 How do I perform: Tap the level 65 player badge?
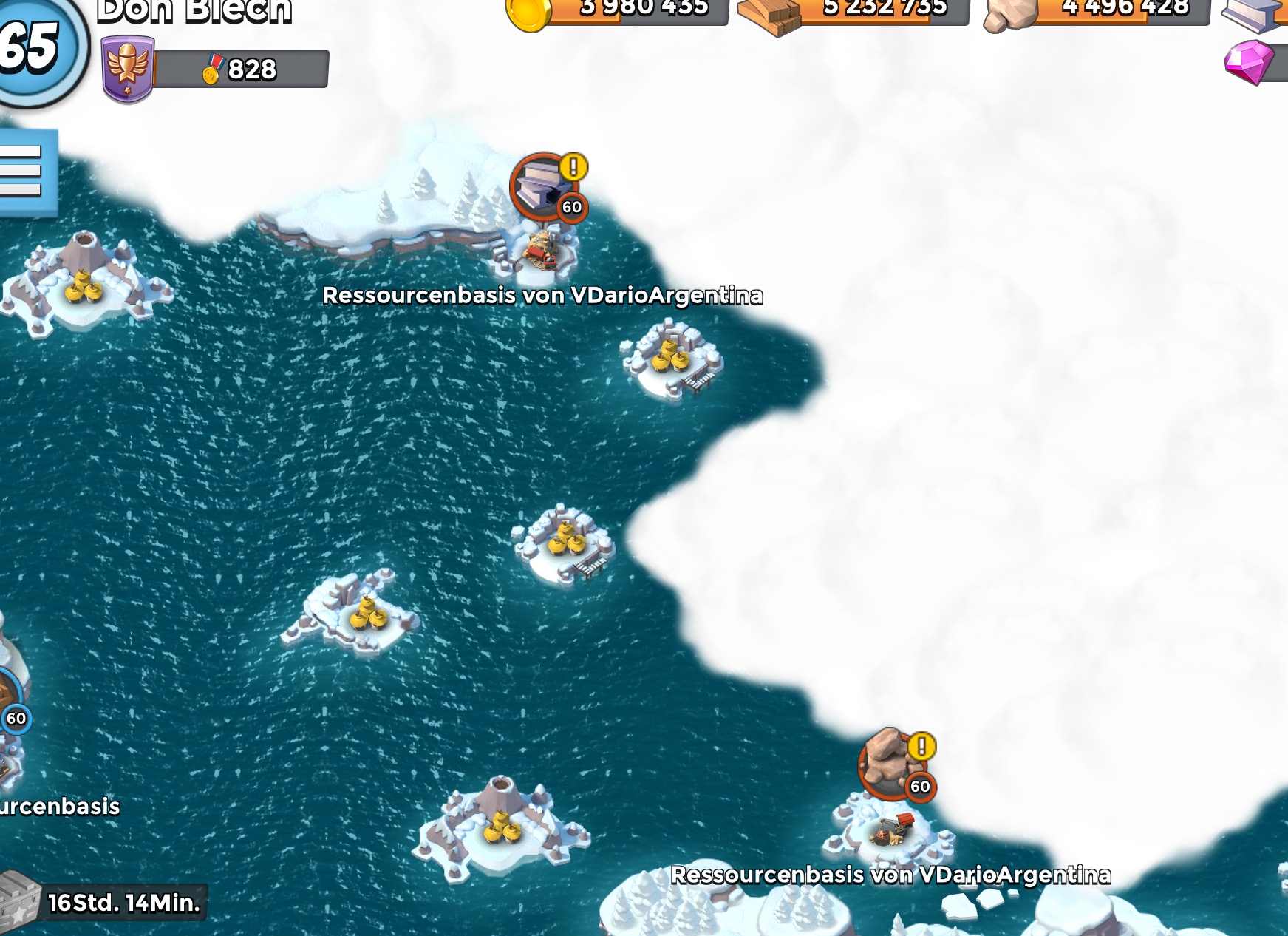[33, 48]
